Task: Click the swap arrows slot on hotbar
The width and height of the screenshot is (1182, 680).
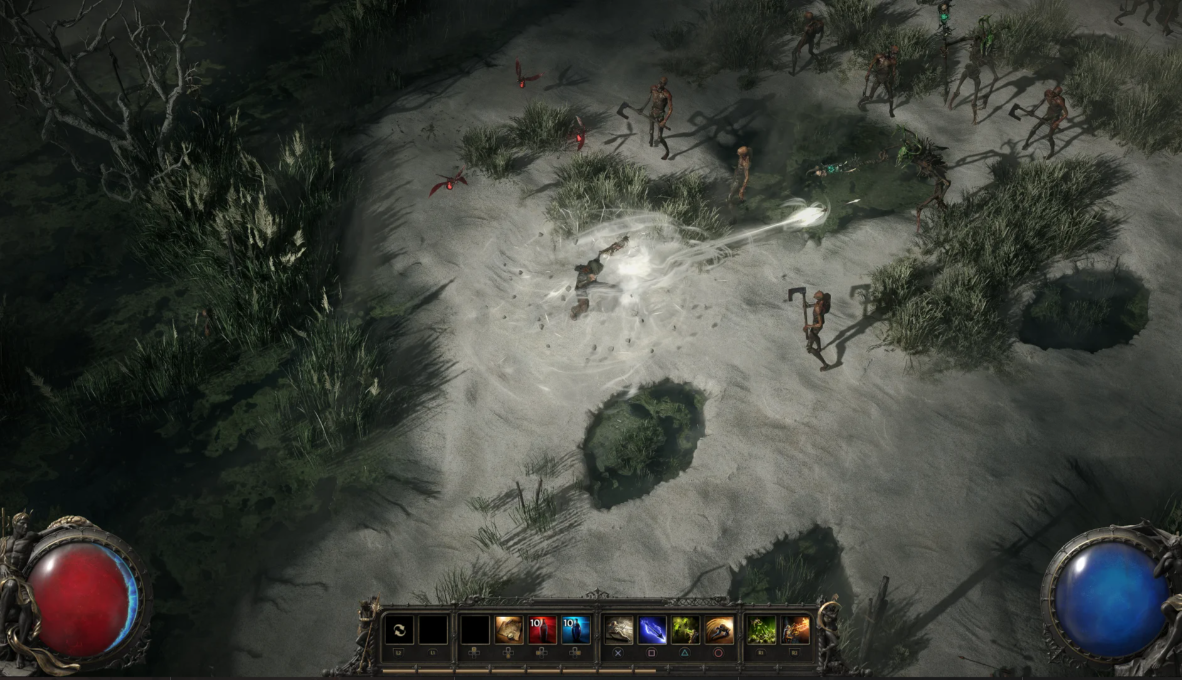Action: tap(399, 629)
